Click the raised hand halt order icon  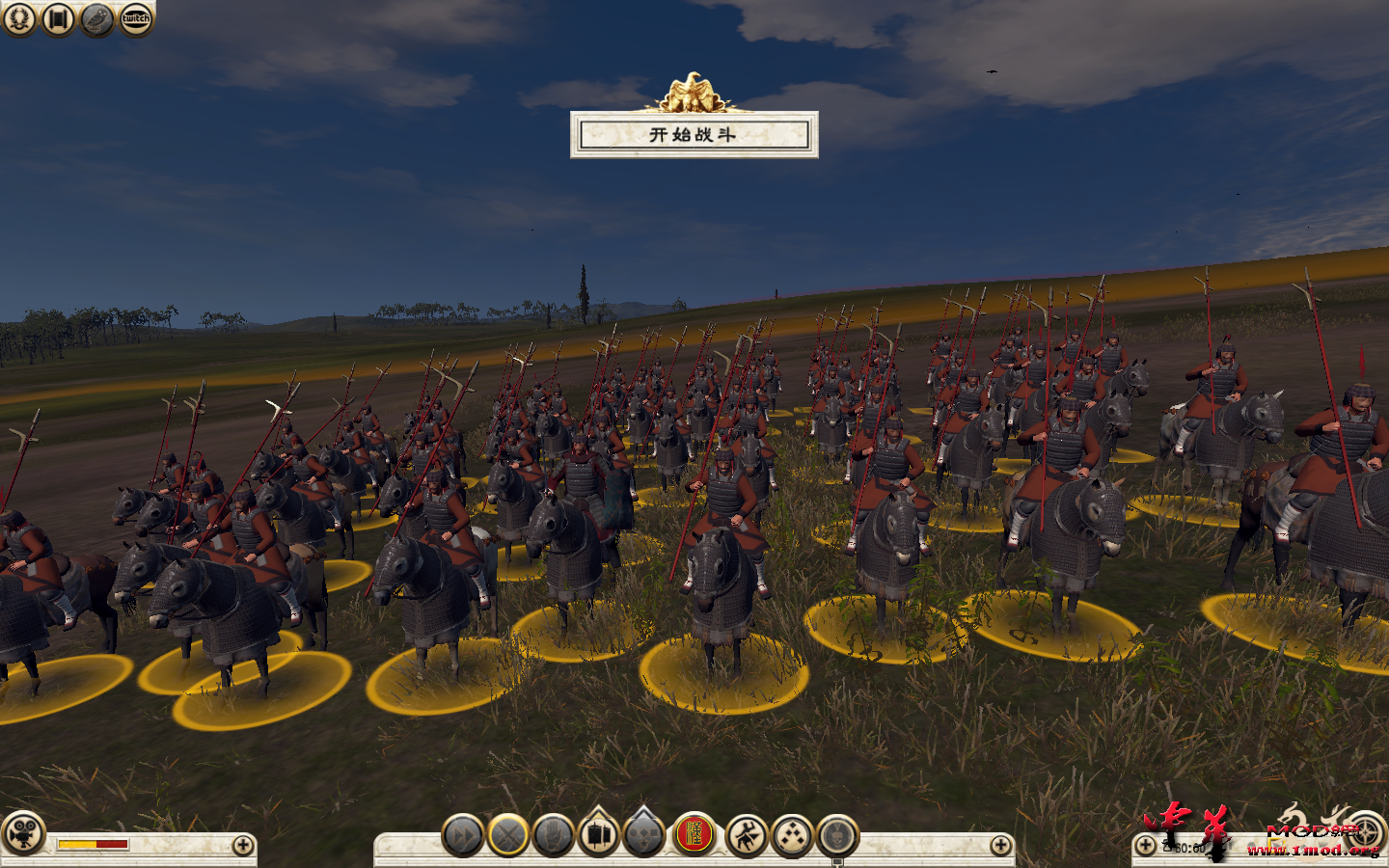pos(552,837)
